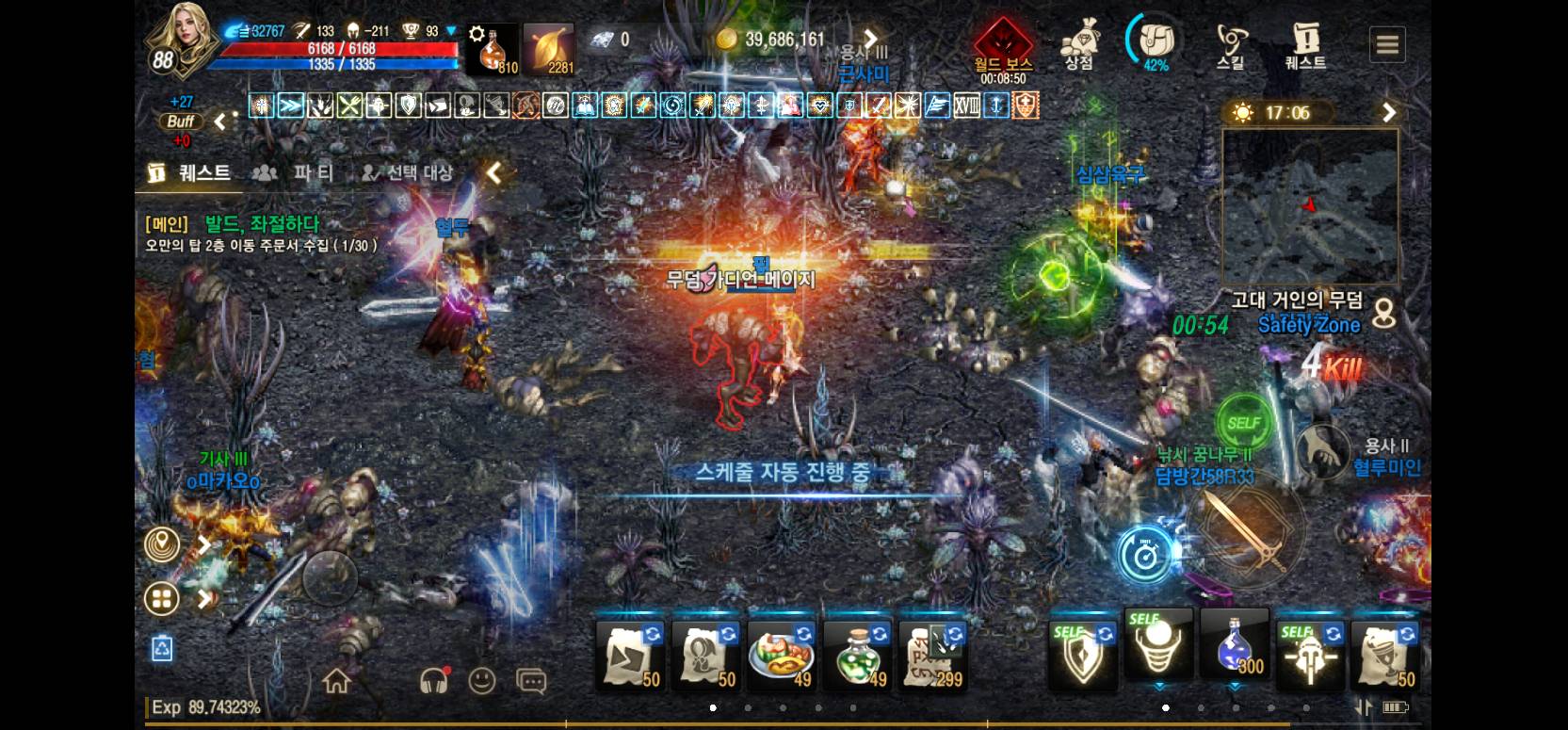
Task: Collapse the quest panel with the back arrow
Action: [x=494, y=173]
